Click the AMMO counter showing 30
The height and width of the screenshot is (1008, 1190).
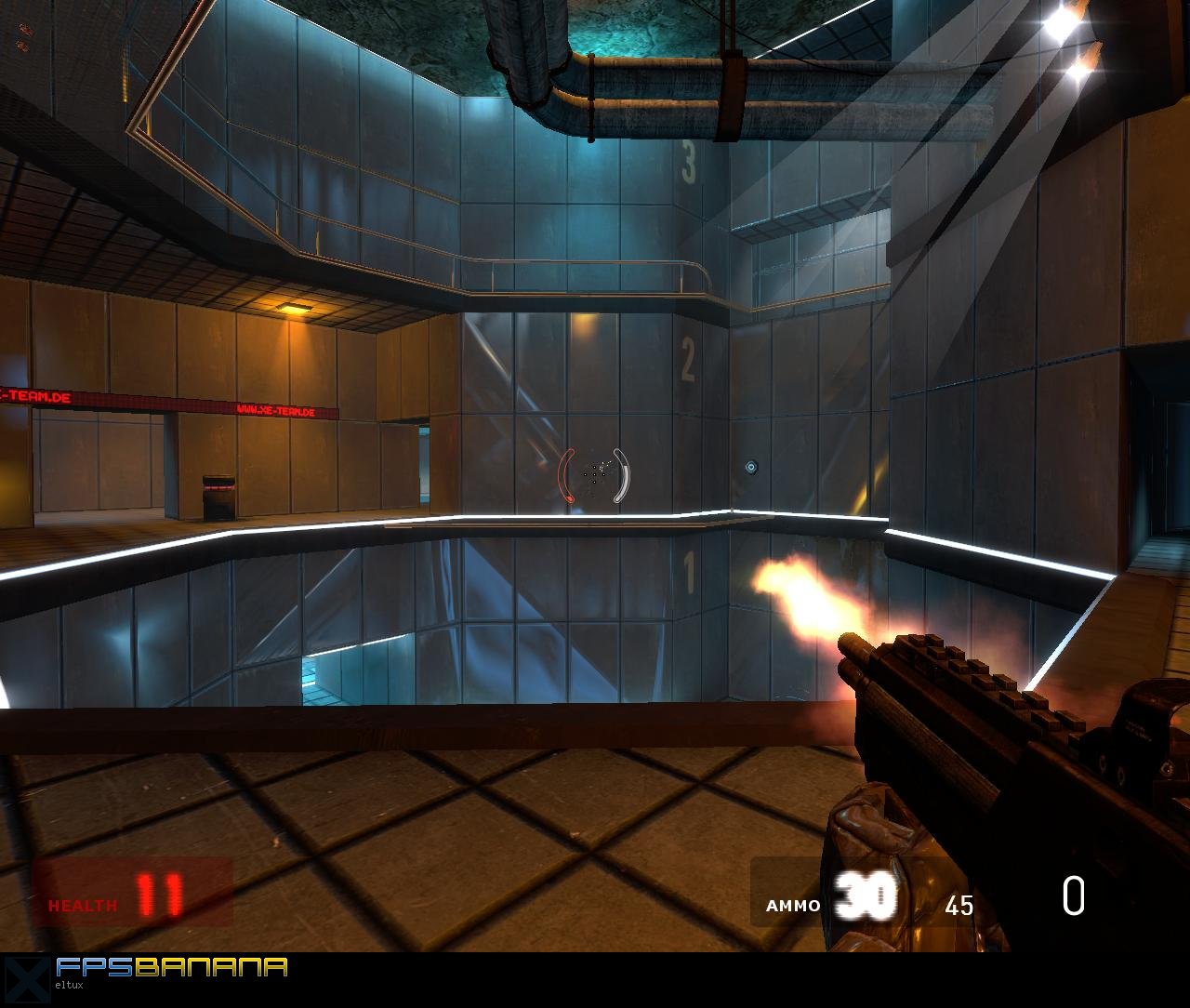pyautogui.click(x=865, y=897)
